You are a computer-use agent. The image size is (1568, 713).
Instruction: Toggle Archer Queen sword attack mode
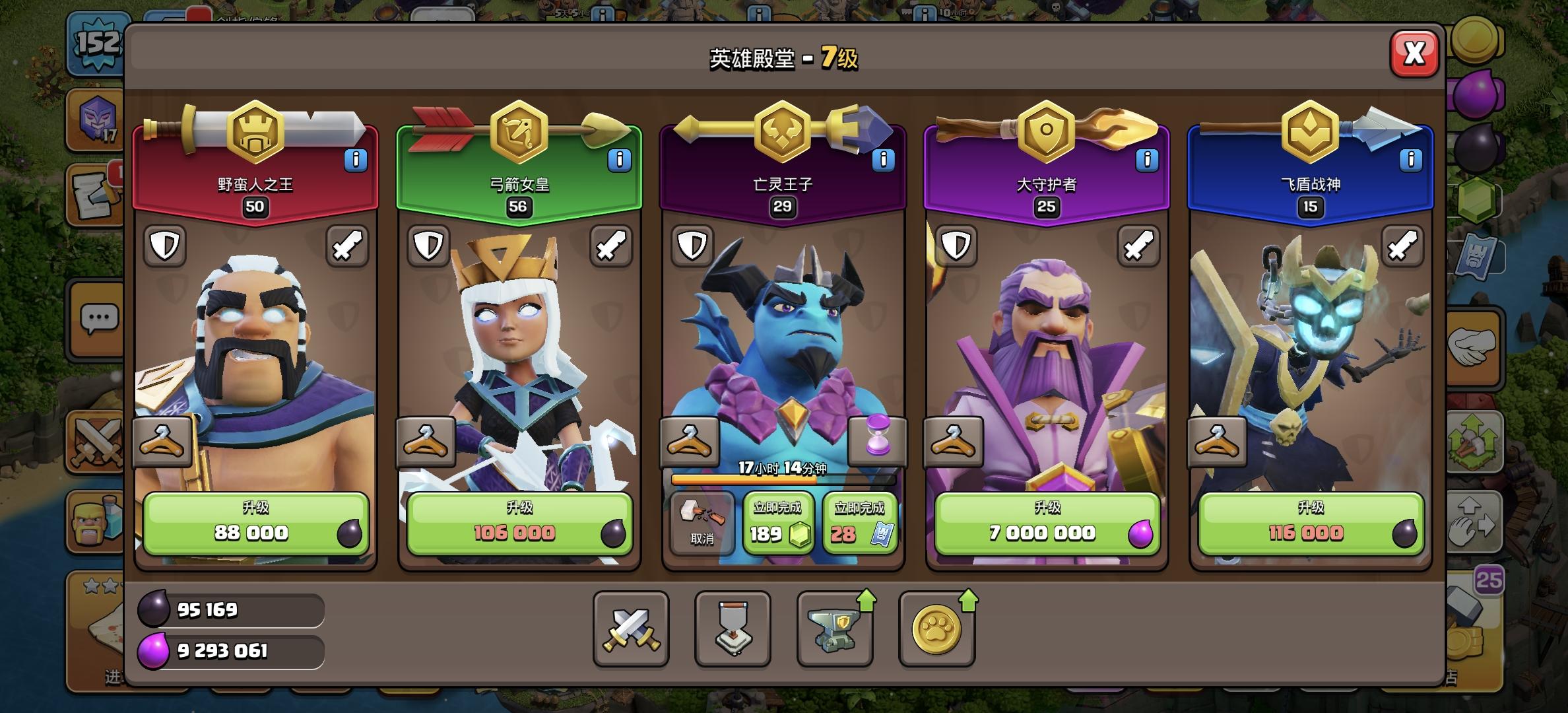612,246
